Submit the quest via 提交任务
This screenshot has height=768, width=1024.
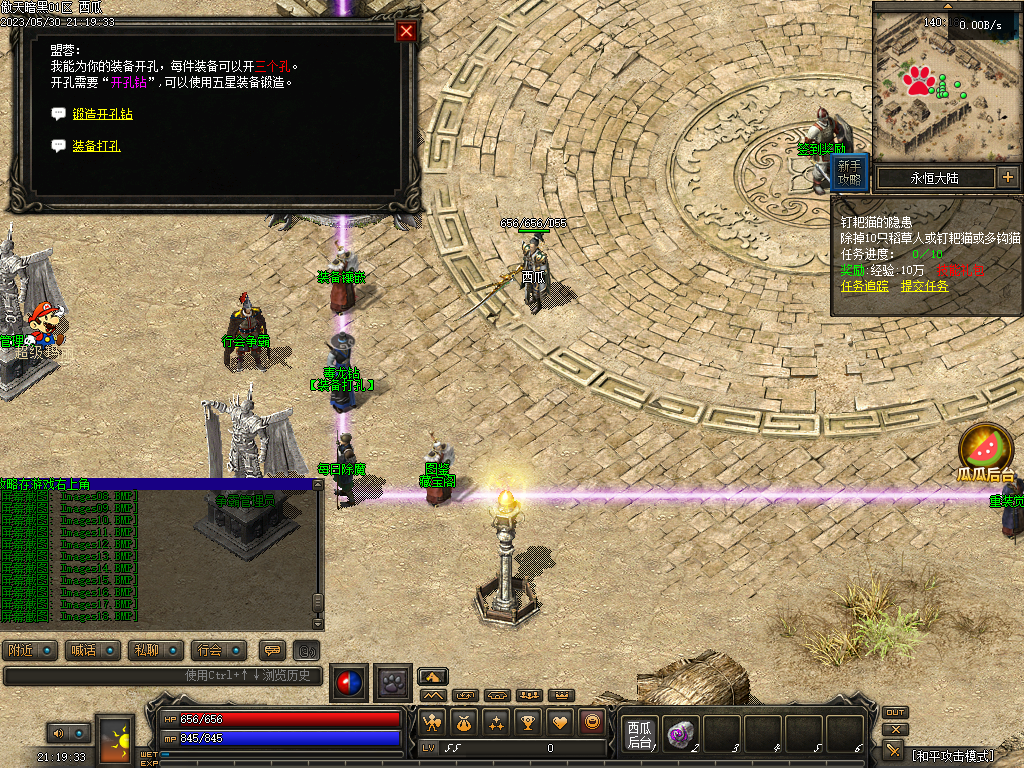tap(924, 286)
